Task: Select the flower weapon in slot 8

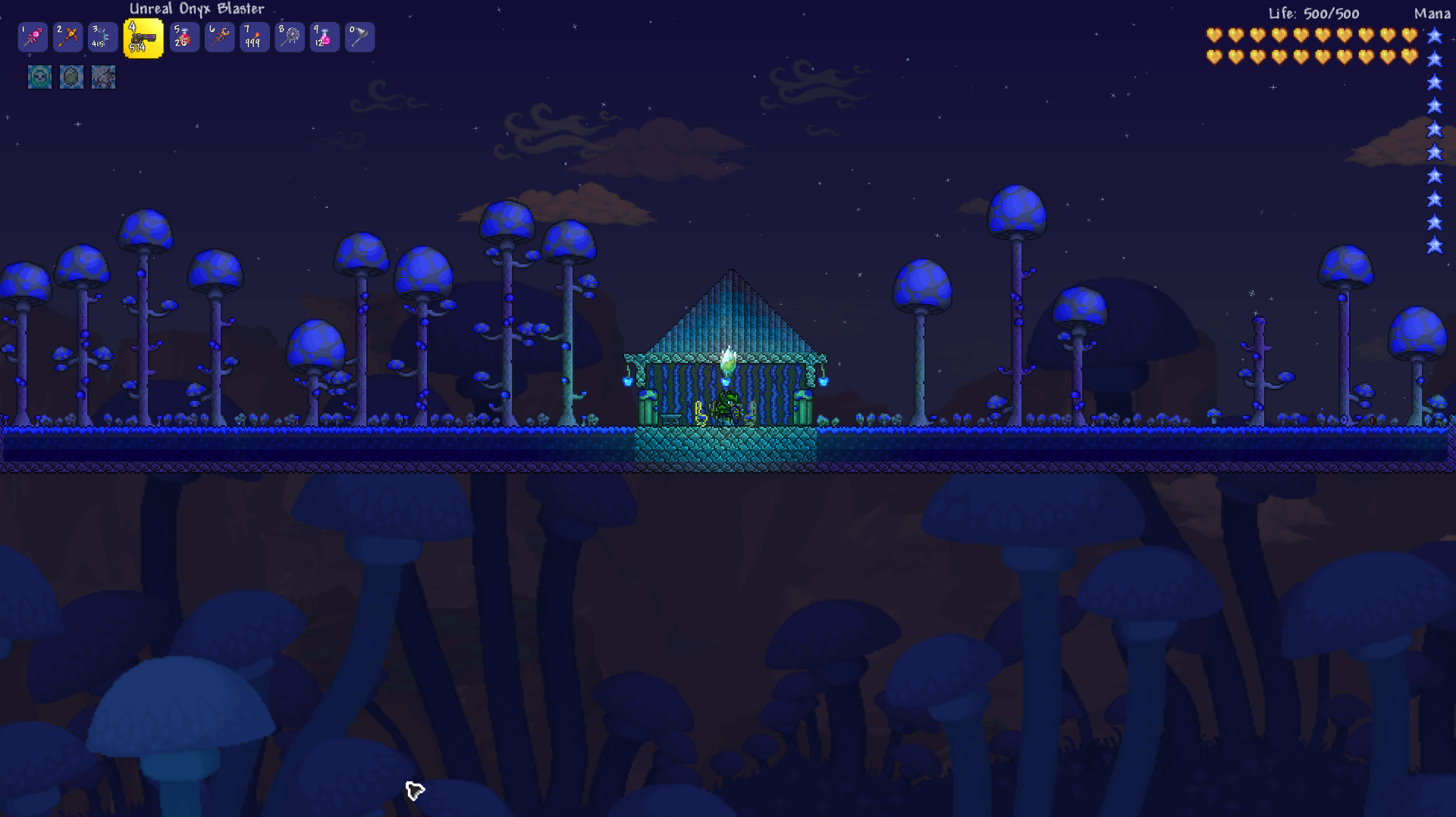Action: (x=289, y=36)
